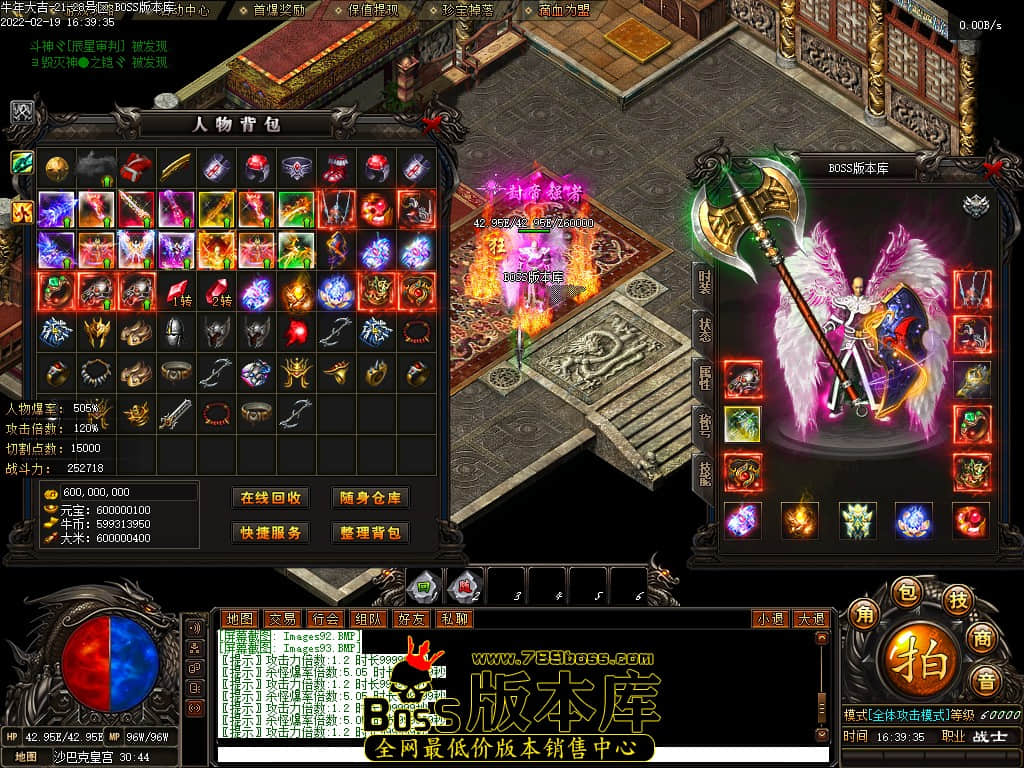Open the 技能 skills tab
The height and width of the screenshot is (768, 1024).
[703, 477]
